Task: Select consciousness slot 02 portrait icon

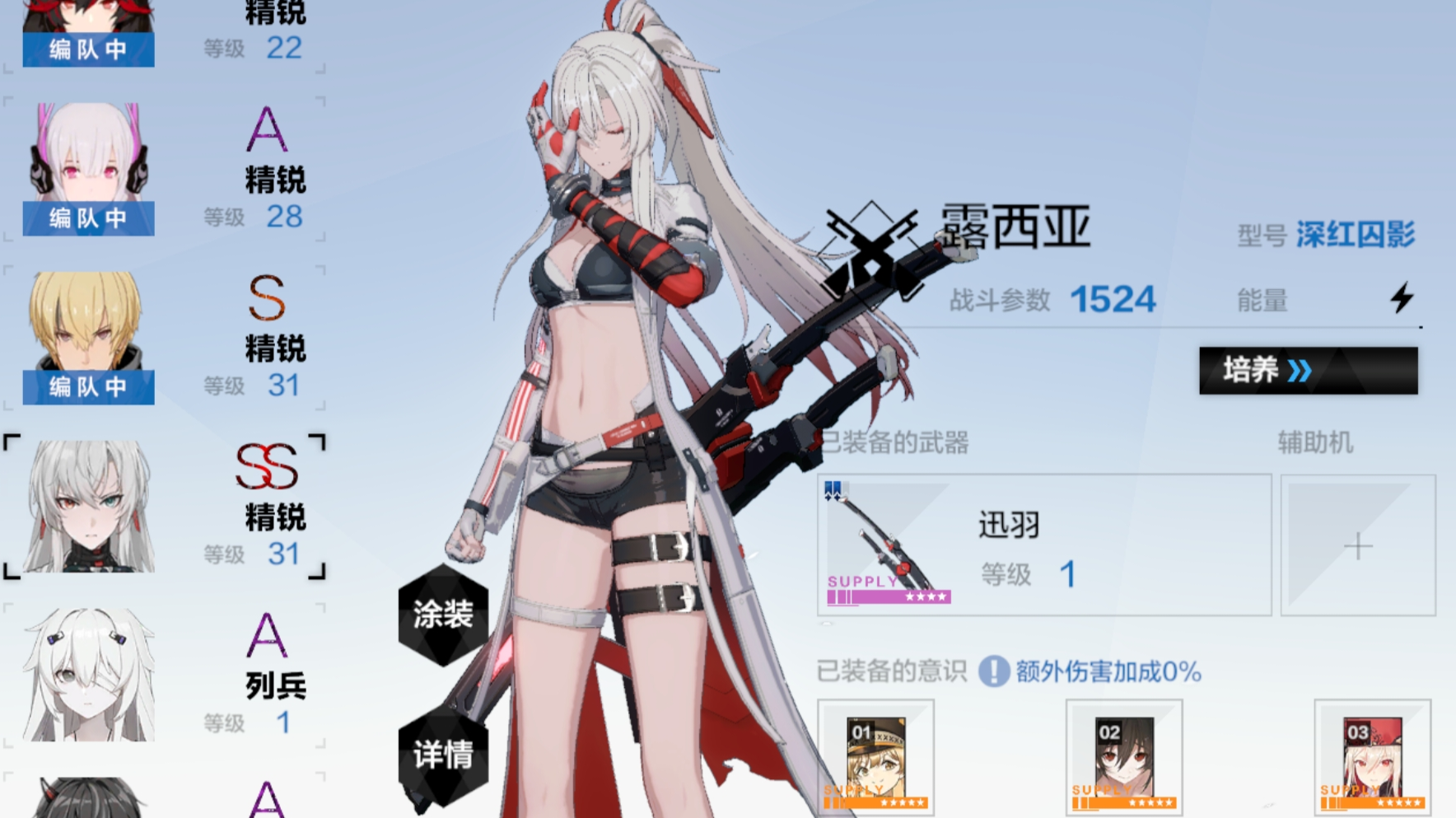Action: coord(1124,758)
